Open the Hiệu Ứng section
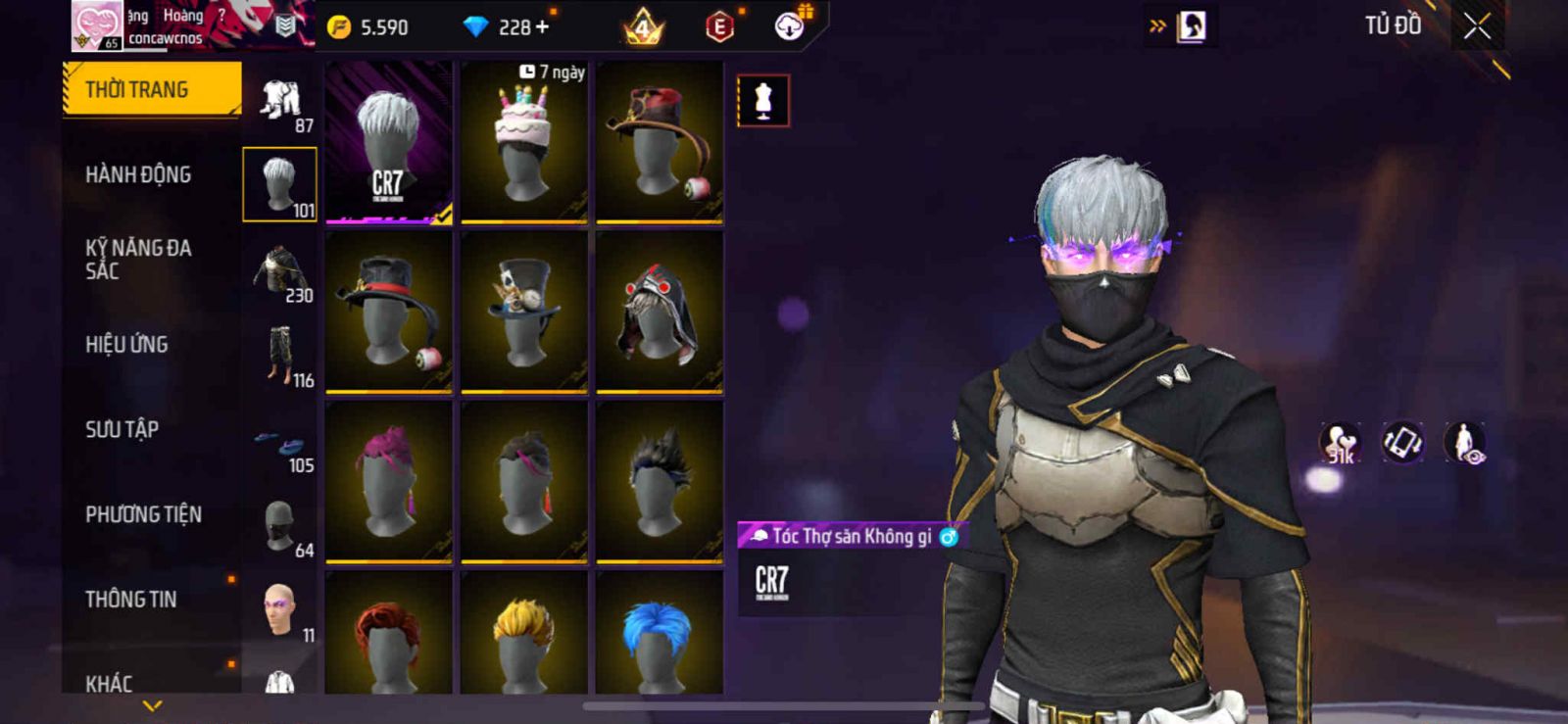 coord(126,345)
